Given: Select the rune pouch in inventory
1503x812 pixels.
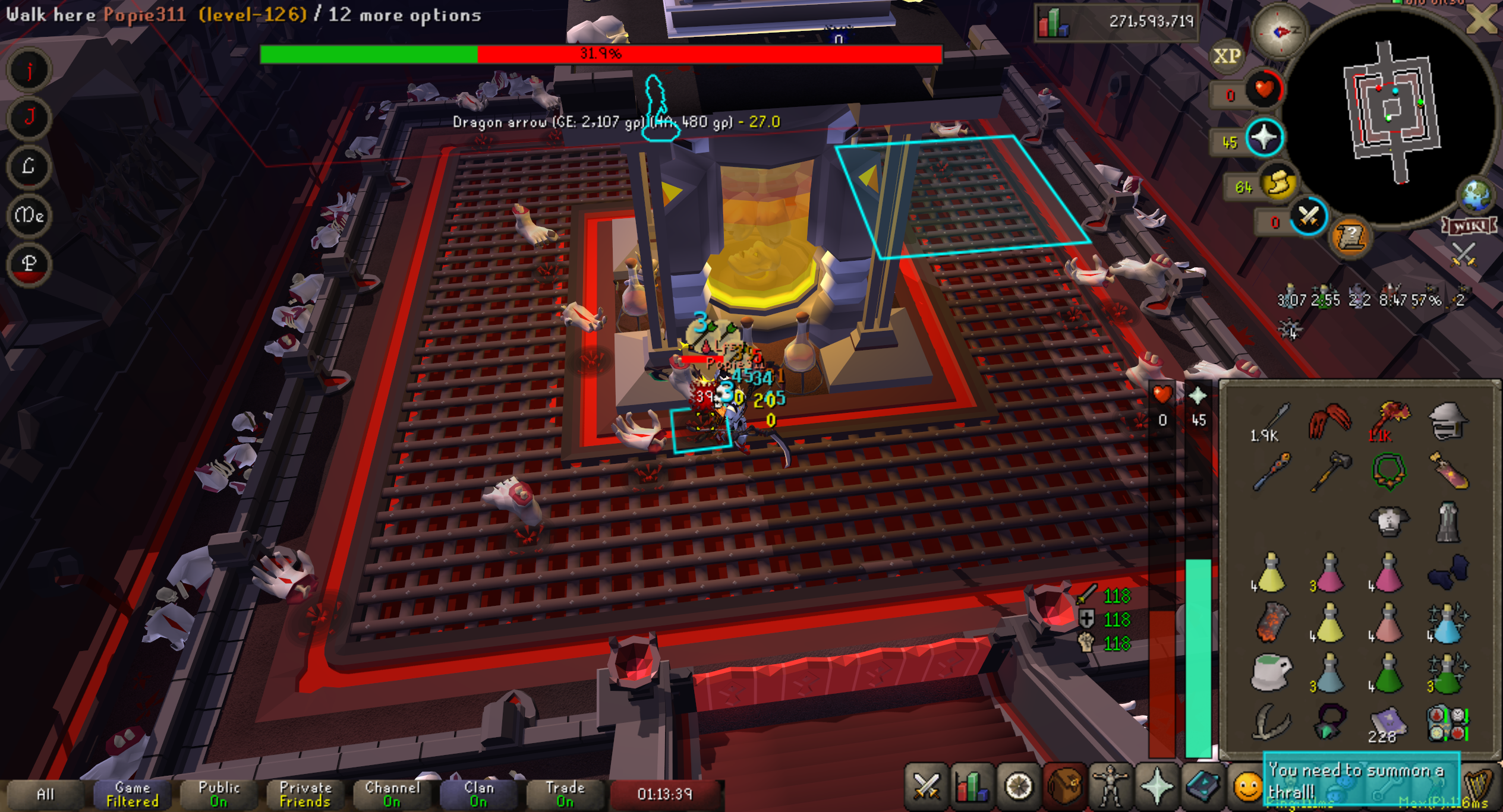Looking at the screenshot, I should point(1448,724).
